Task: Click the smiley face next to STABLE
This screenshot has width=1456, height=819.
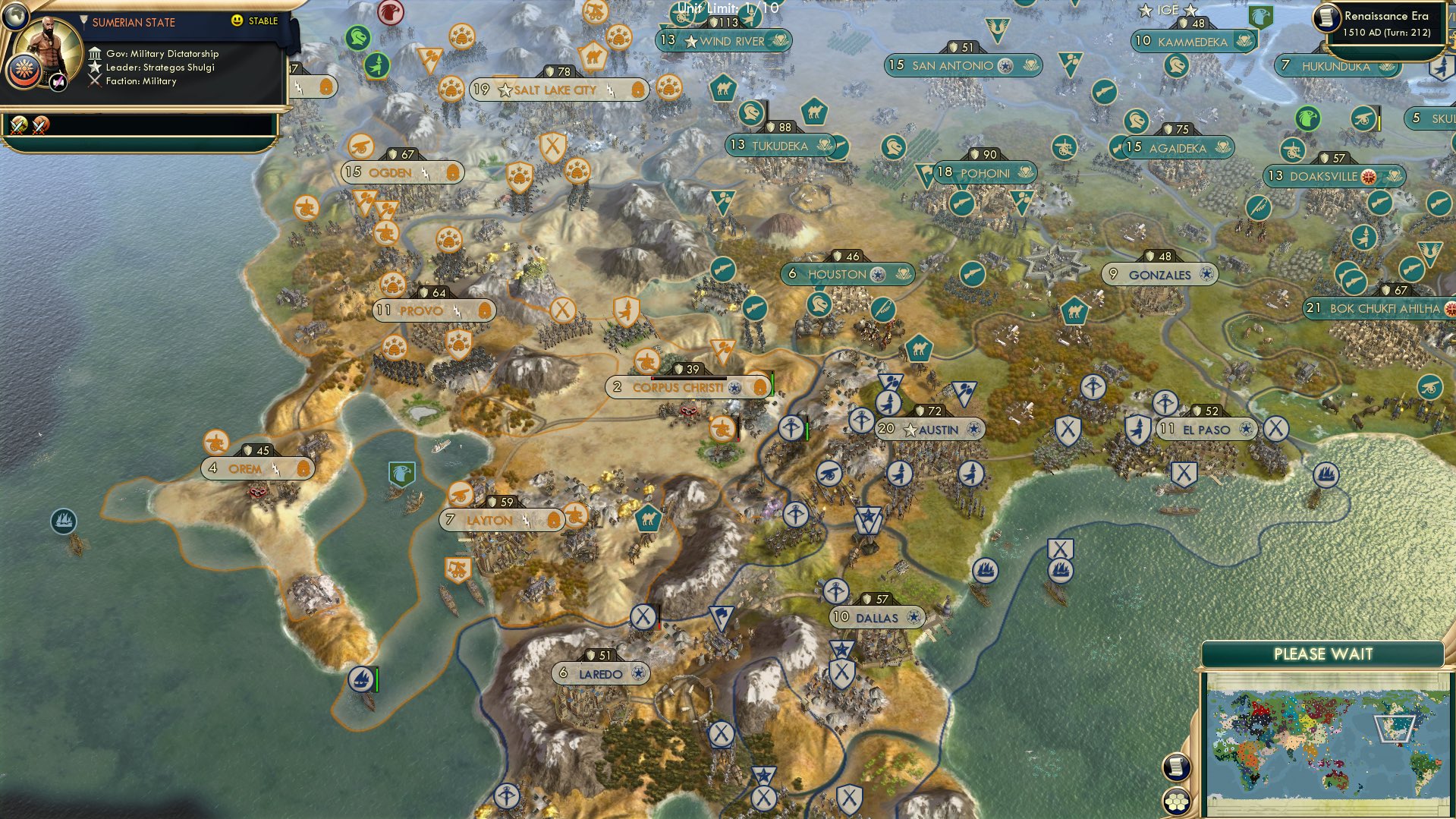Action: pos(238,20)
